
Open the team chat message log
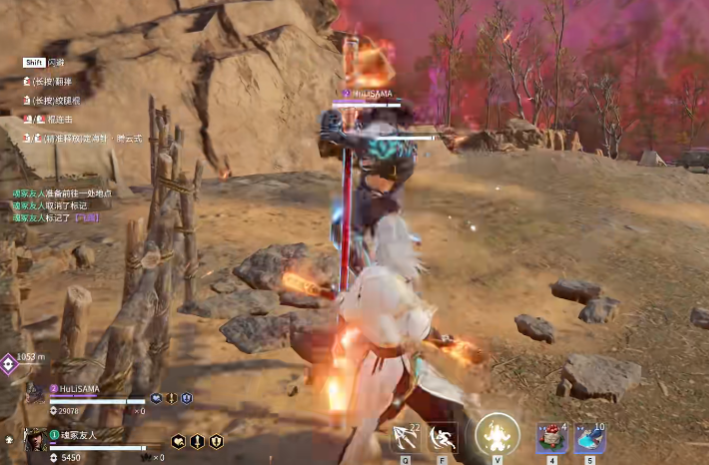(x=60, y=204)
